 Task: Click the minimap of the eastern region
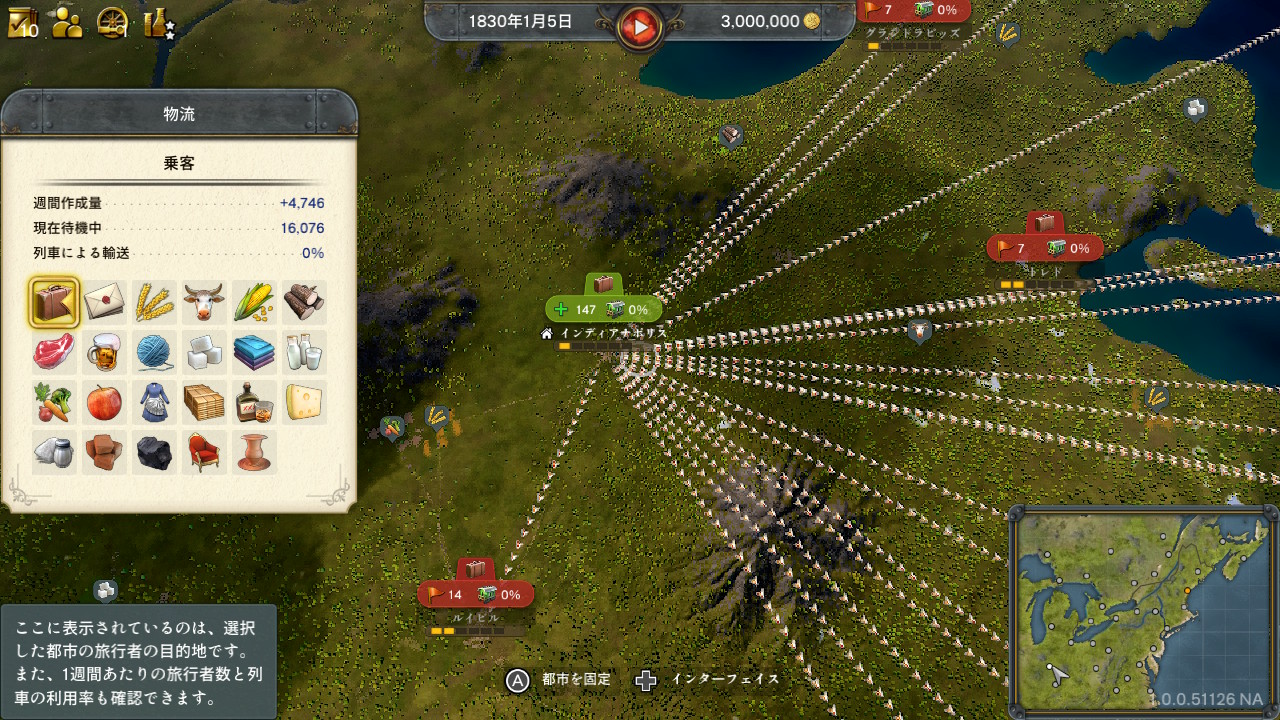tap(1142, 610)
